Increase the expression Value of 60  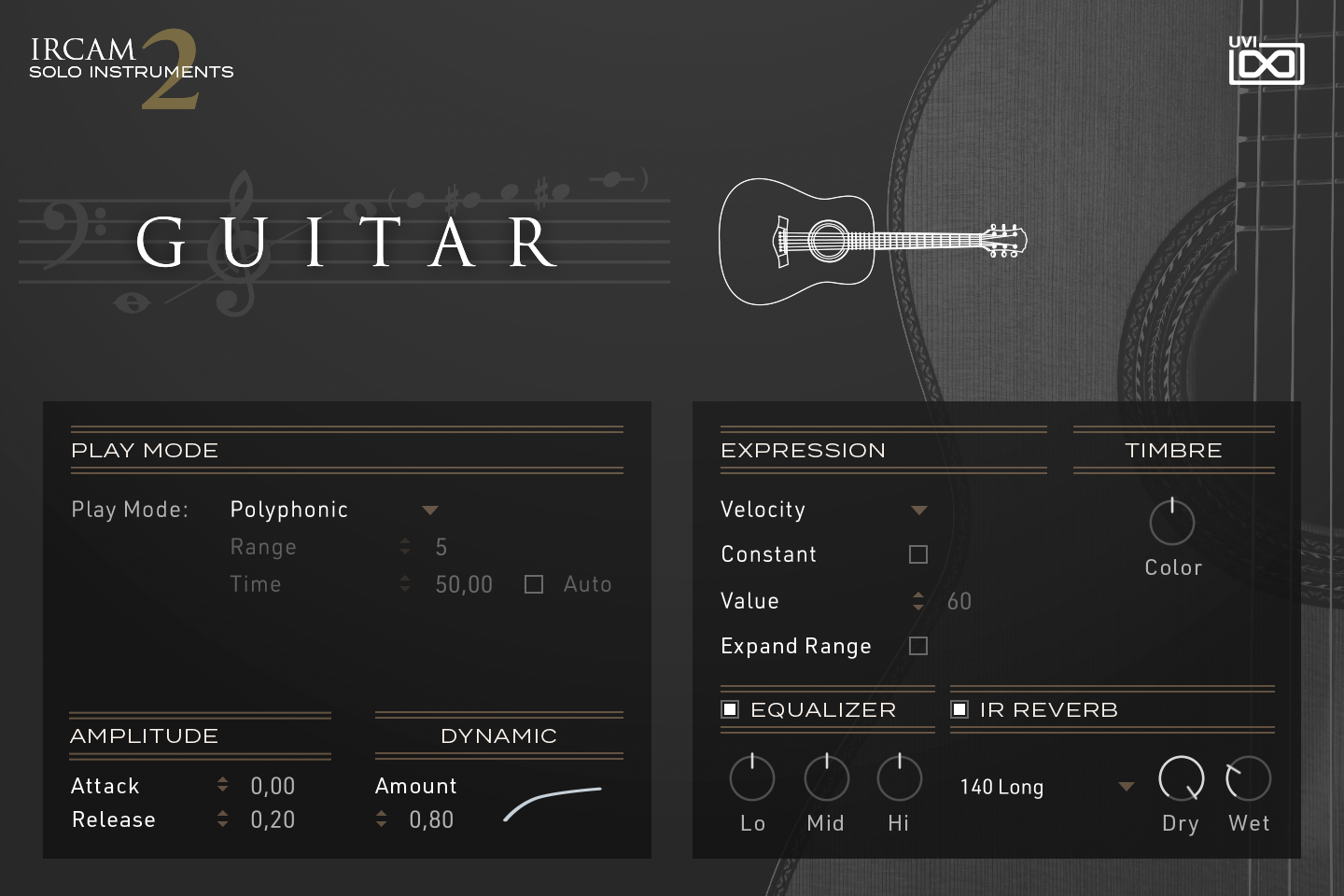pos(918,595)
